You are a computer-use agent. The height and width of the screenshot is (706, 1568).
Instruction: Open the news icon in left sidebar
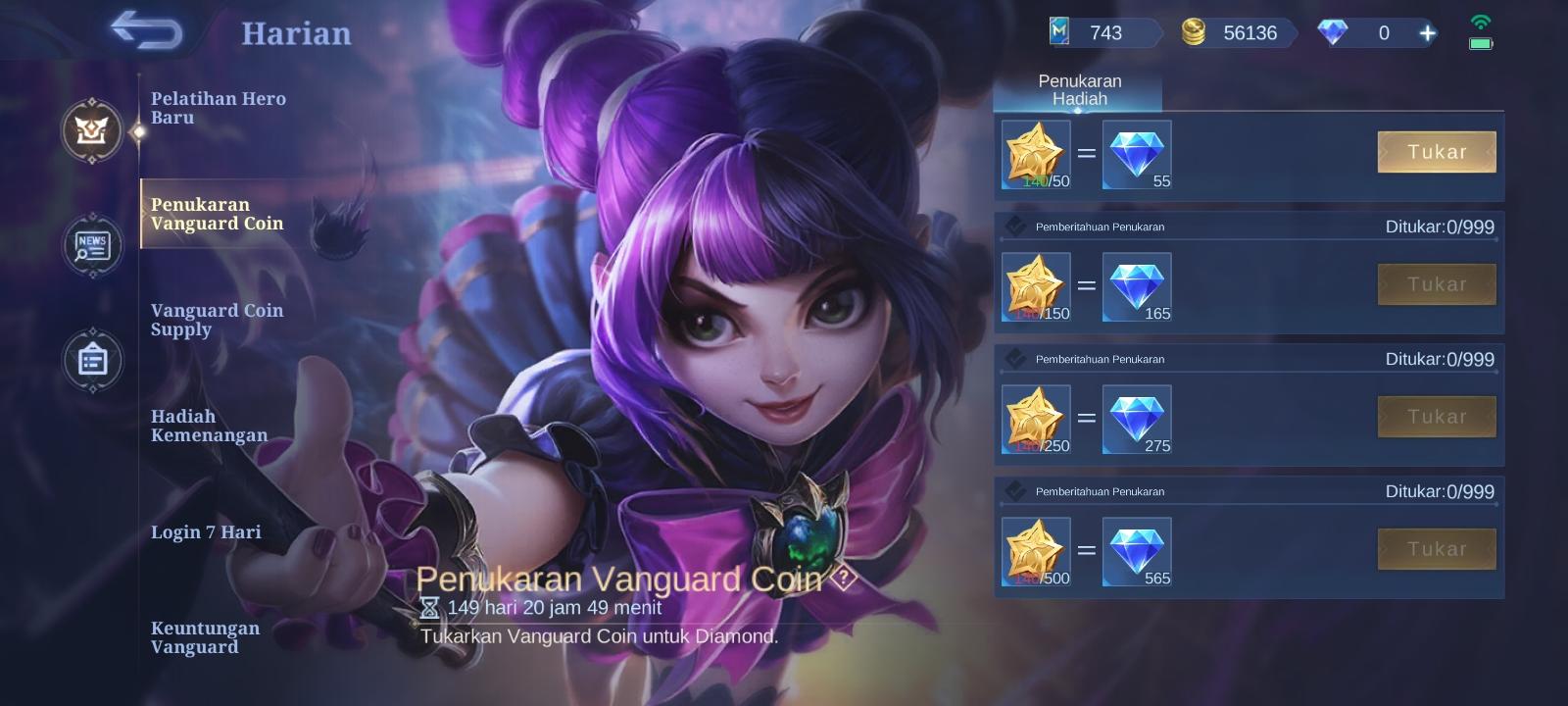point(91,246)
